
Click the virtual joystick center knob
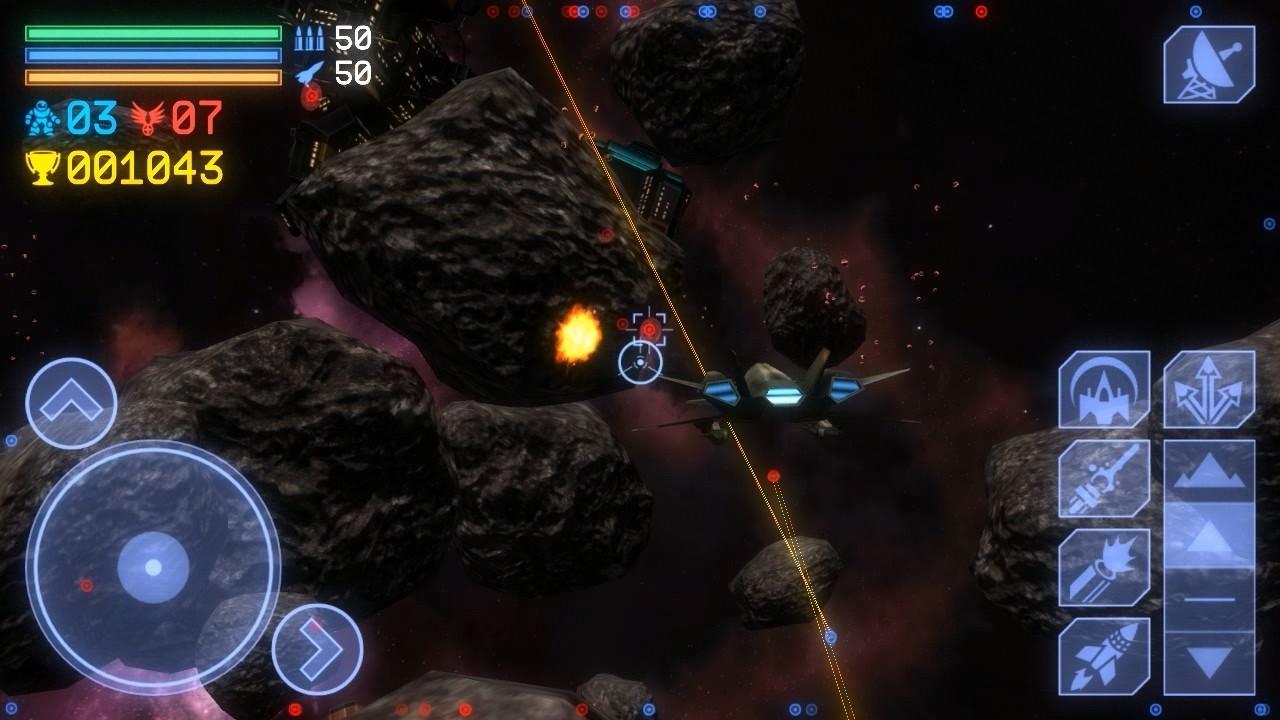tap(153, 567)
